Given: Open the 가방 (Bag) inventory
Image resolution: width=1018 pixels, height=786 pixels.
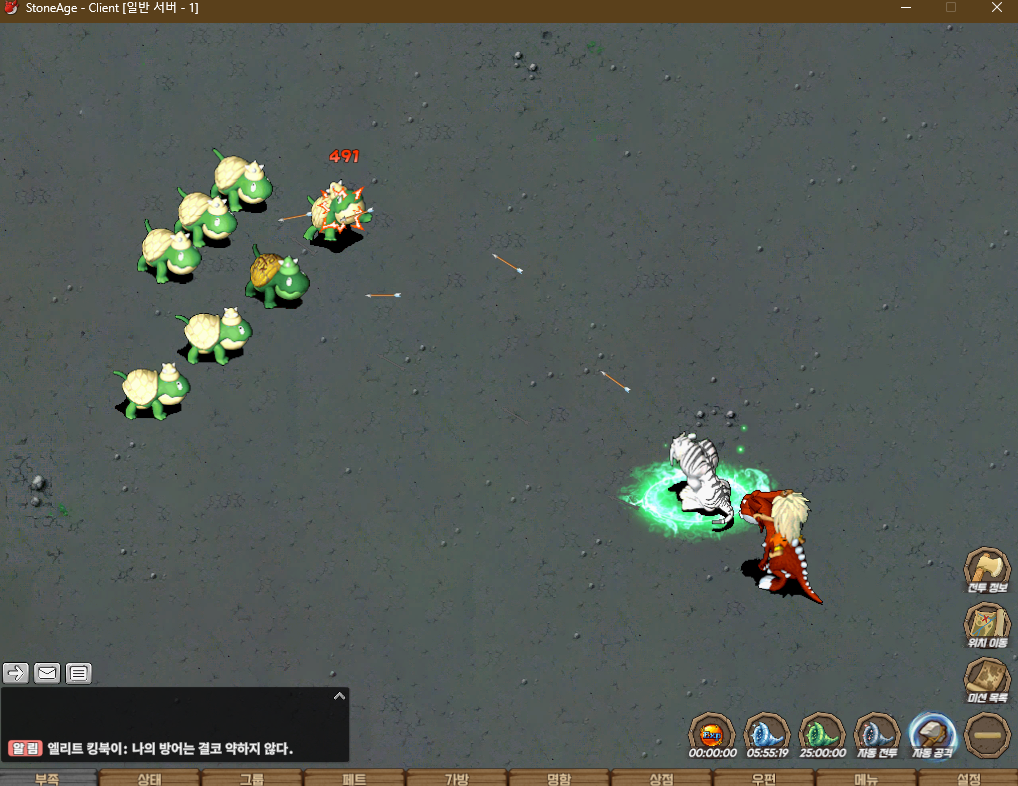Looking at the screenshot, I should click(456, 778).
